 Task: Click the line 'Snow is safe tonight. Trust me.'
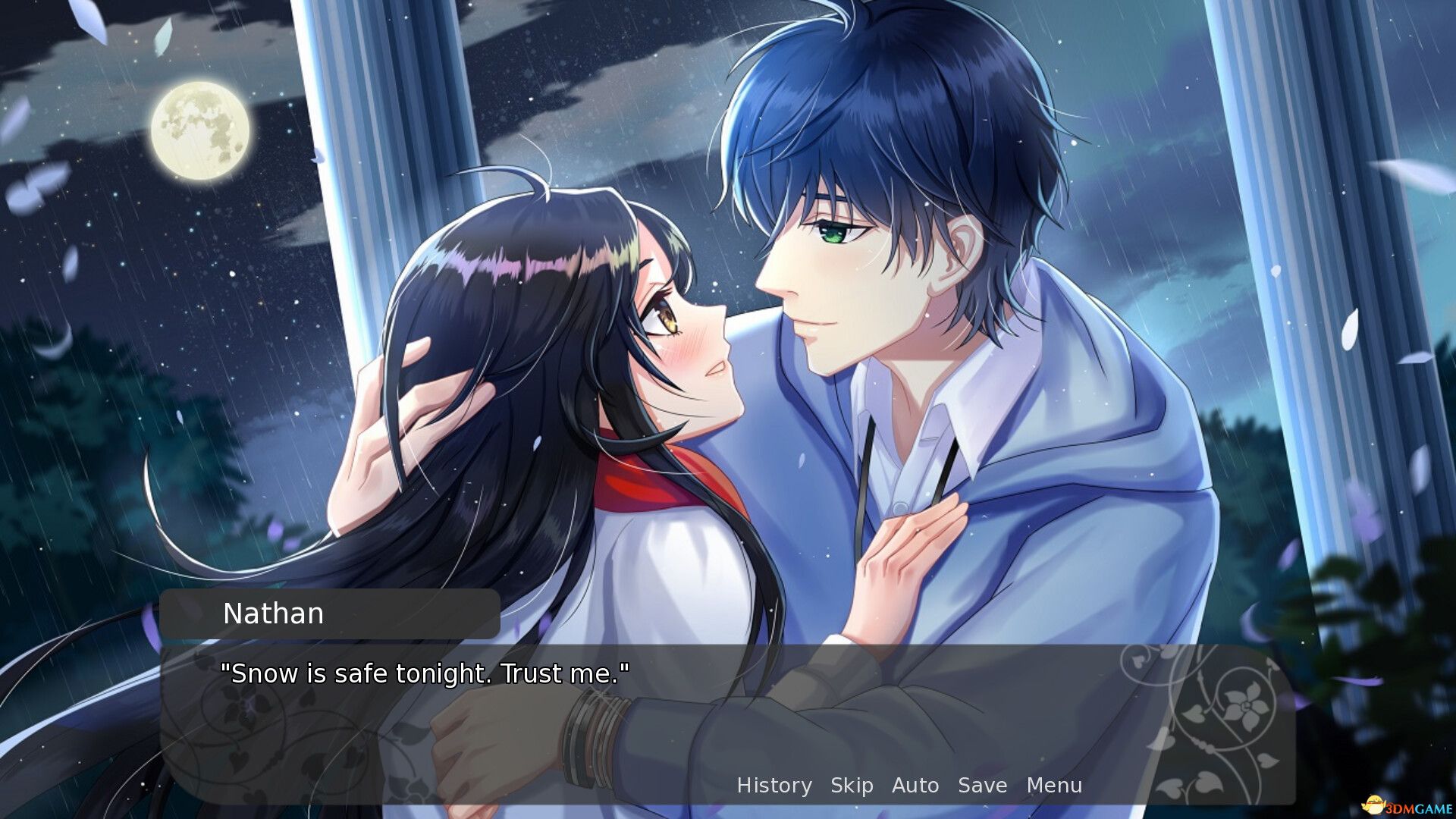pyautogui.click(x=425, y=672)
